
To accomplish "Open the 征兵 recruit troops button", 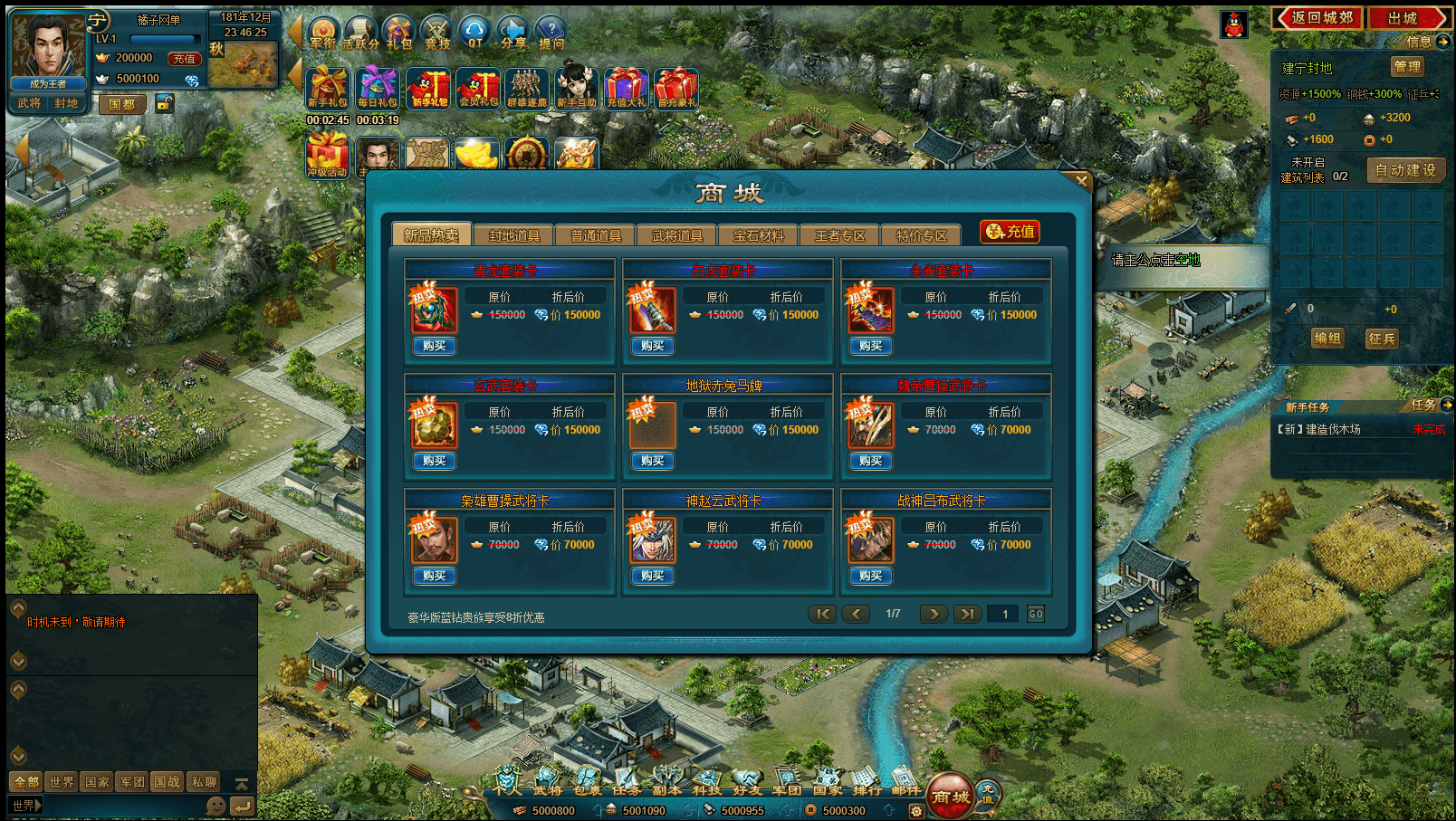I will [1382, 339].
